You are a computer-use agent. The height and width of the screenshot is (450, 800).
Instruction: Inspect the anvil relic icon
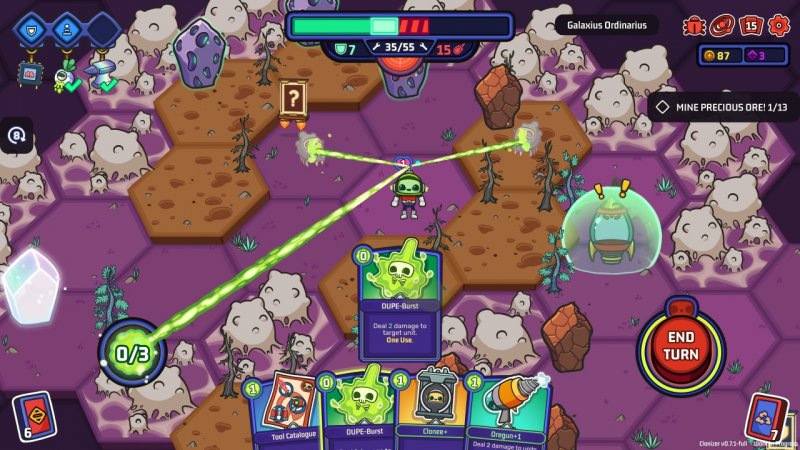(x=101, y=72)
